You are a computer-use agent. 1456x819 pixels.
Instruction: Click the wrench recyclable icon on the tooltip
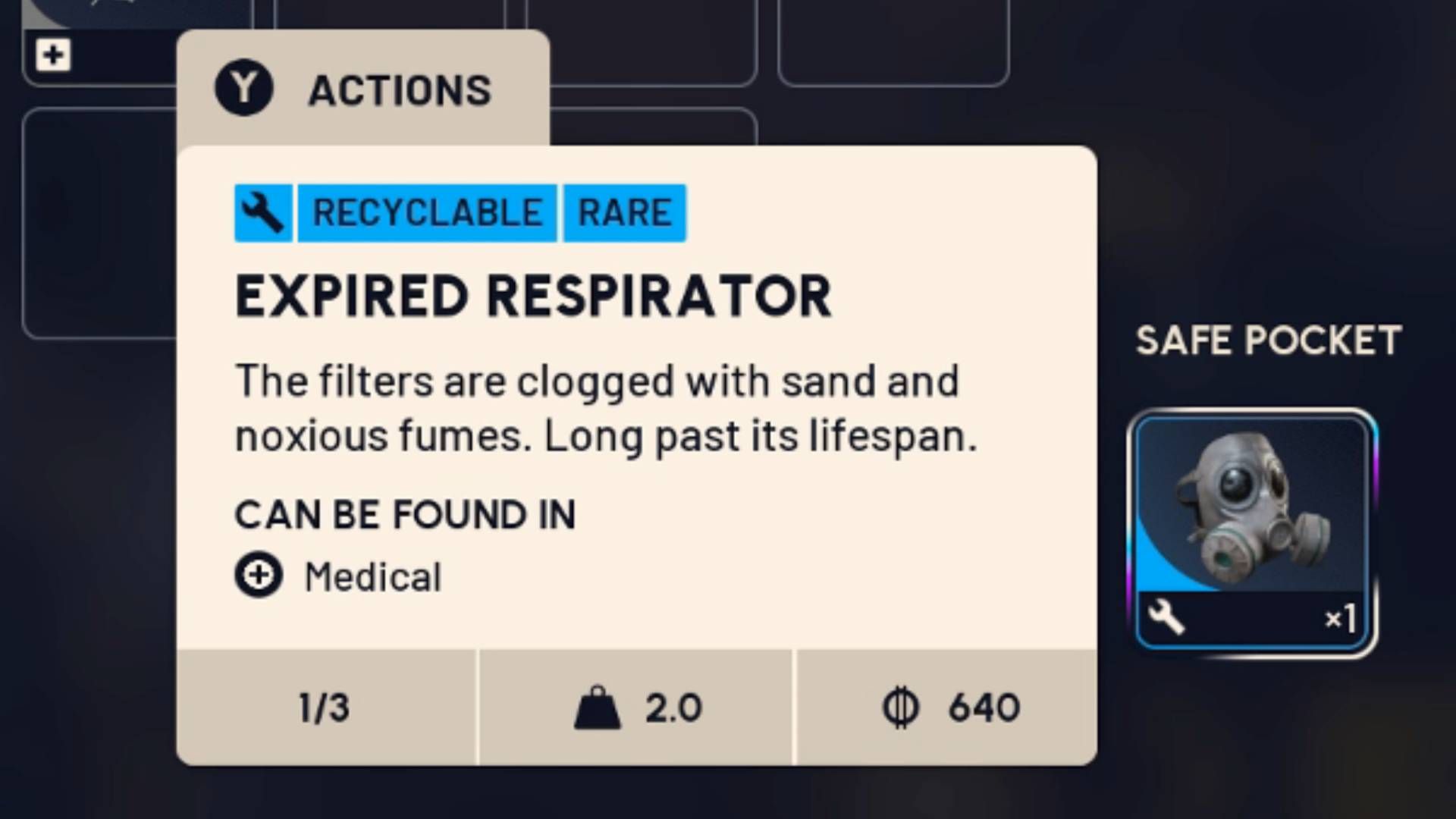click(x=261, y=212)
